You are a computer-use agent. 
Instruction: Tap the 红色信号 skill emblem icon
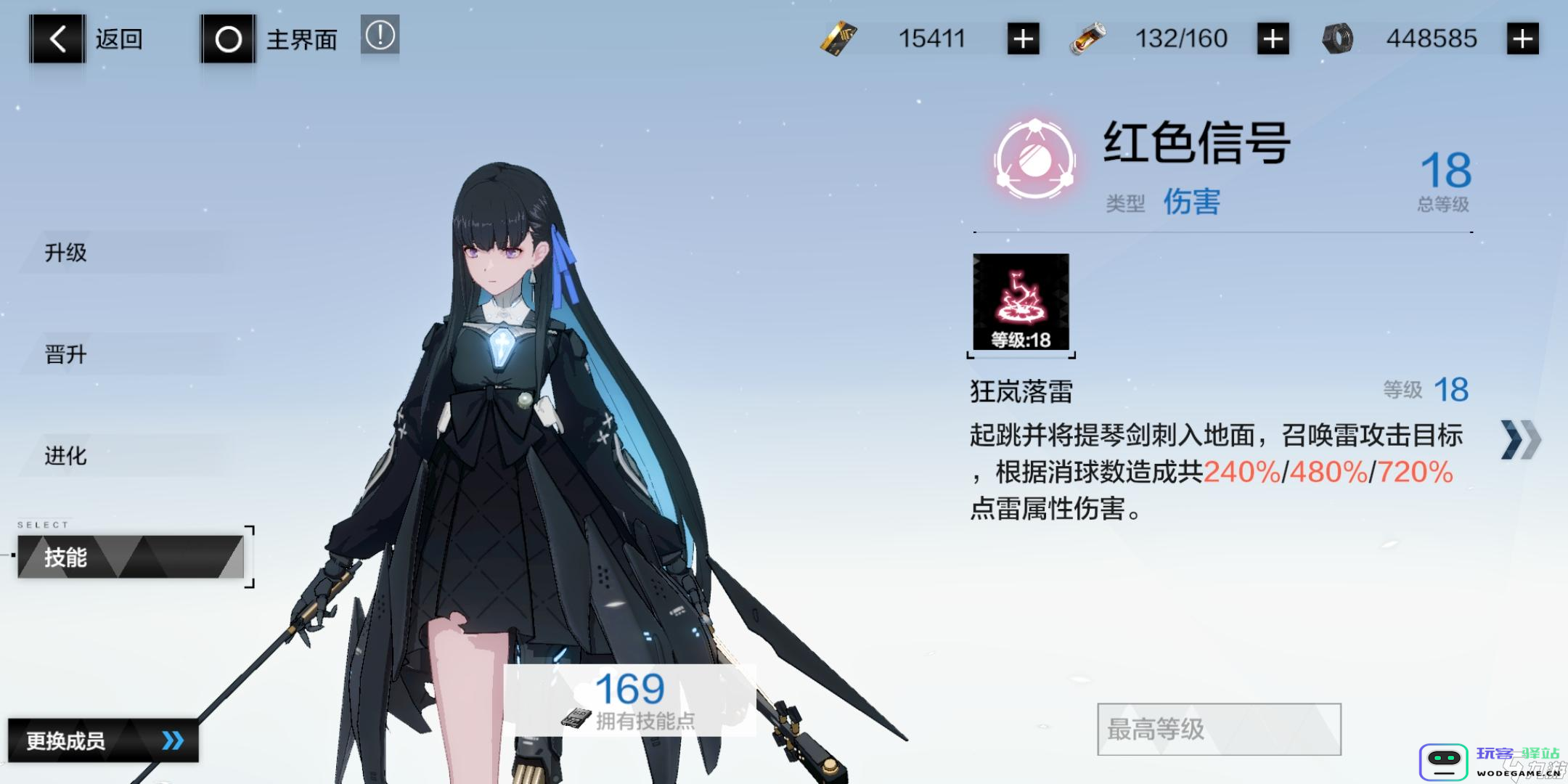click(x=1034, y=156)
